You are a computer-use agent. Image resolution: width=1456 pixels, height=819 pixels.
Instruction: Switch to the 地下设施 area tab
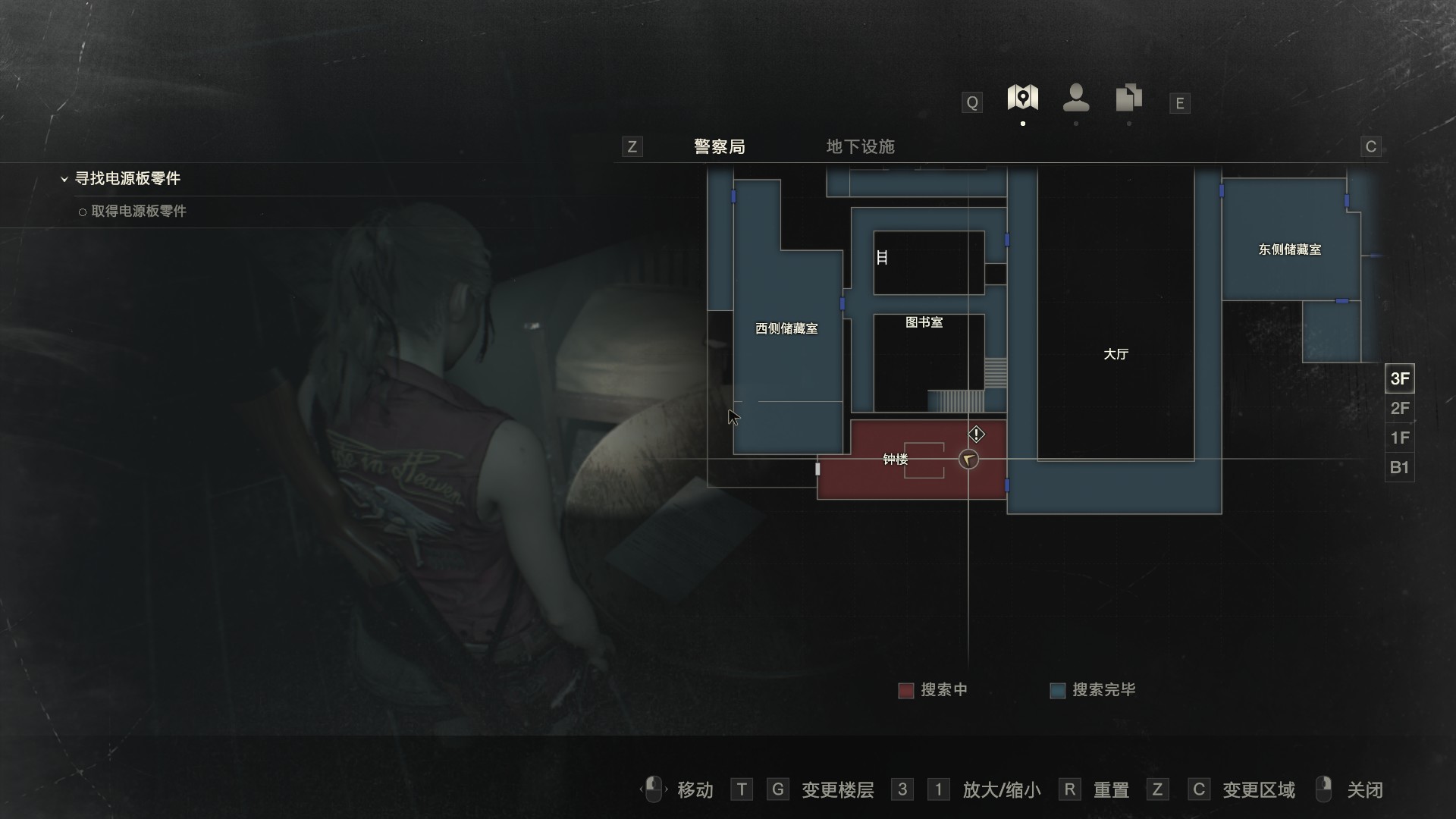tap(860, 146)
